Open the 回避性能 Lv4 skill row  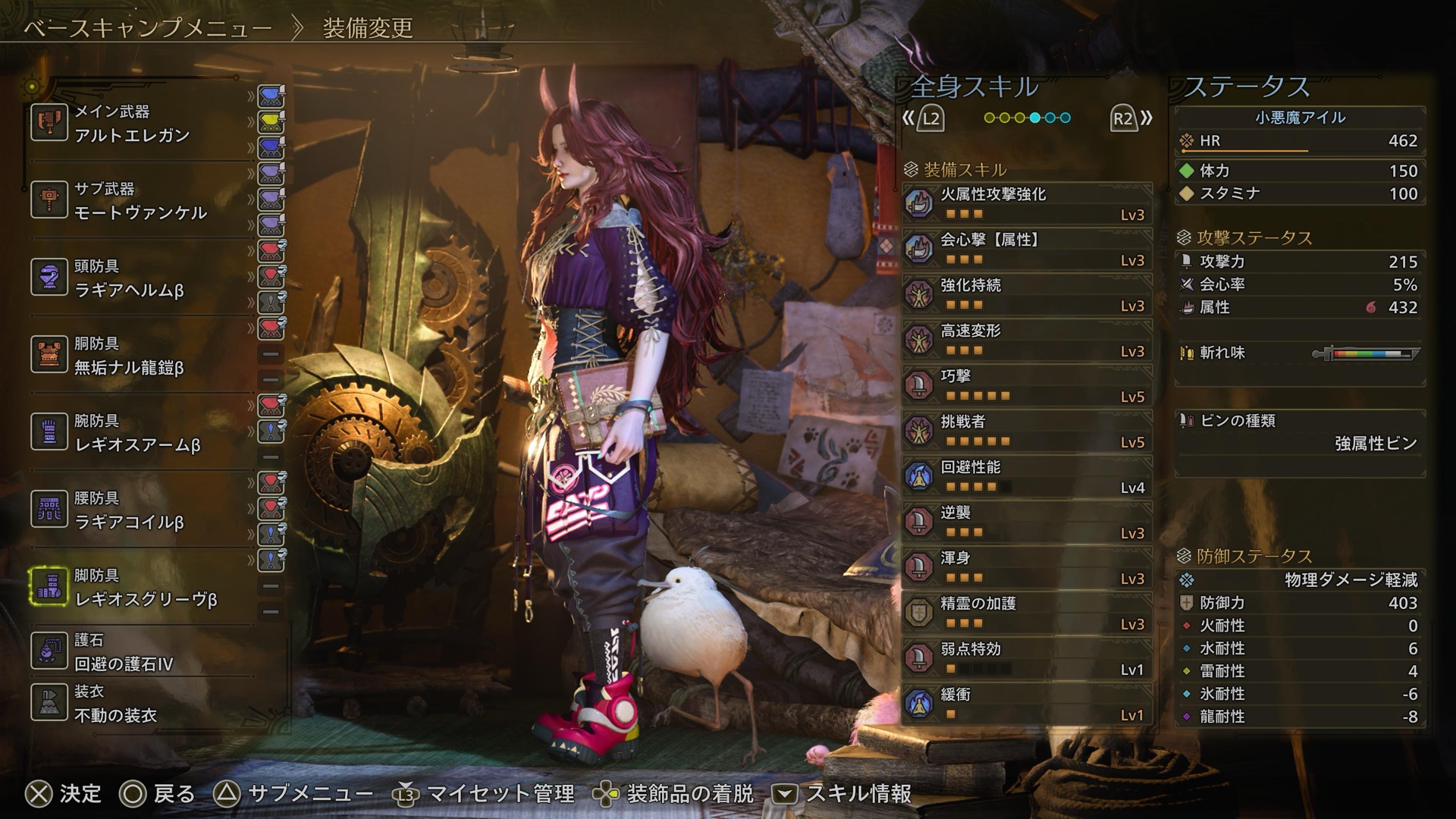1028,477
